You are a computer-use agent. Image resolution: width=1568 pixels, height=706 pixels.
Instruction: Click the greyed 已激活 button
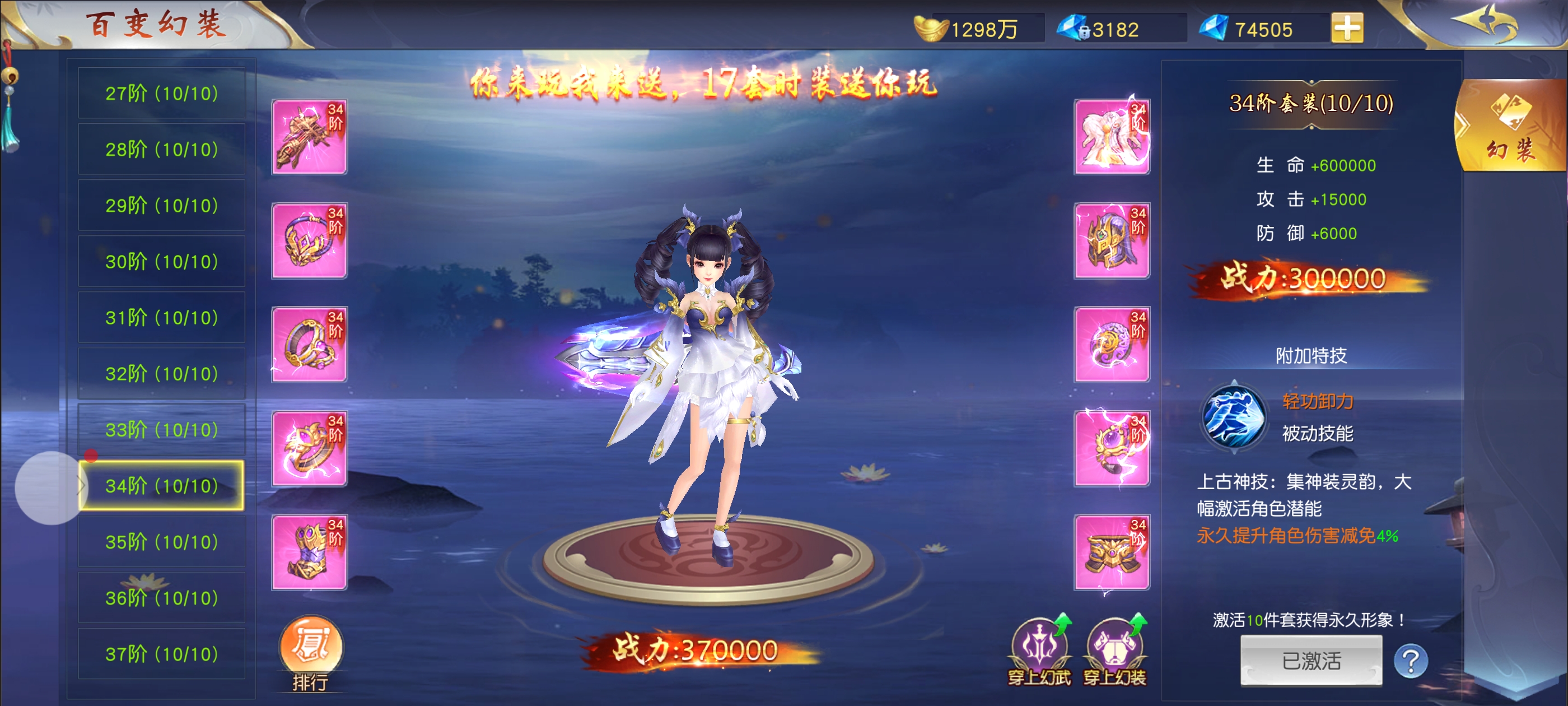click(x=1310, y=661)
